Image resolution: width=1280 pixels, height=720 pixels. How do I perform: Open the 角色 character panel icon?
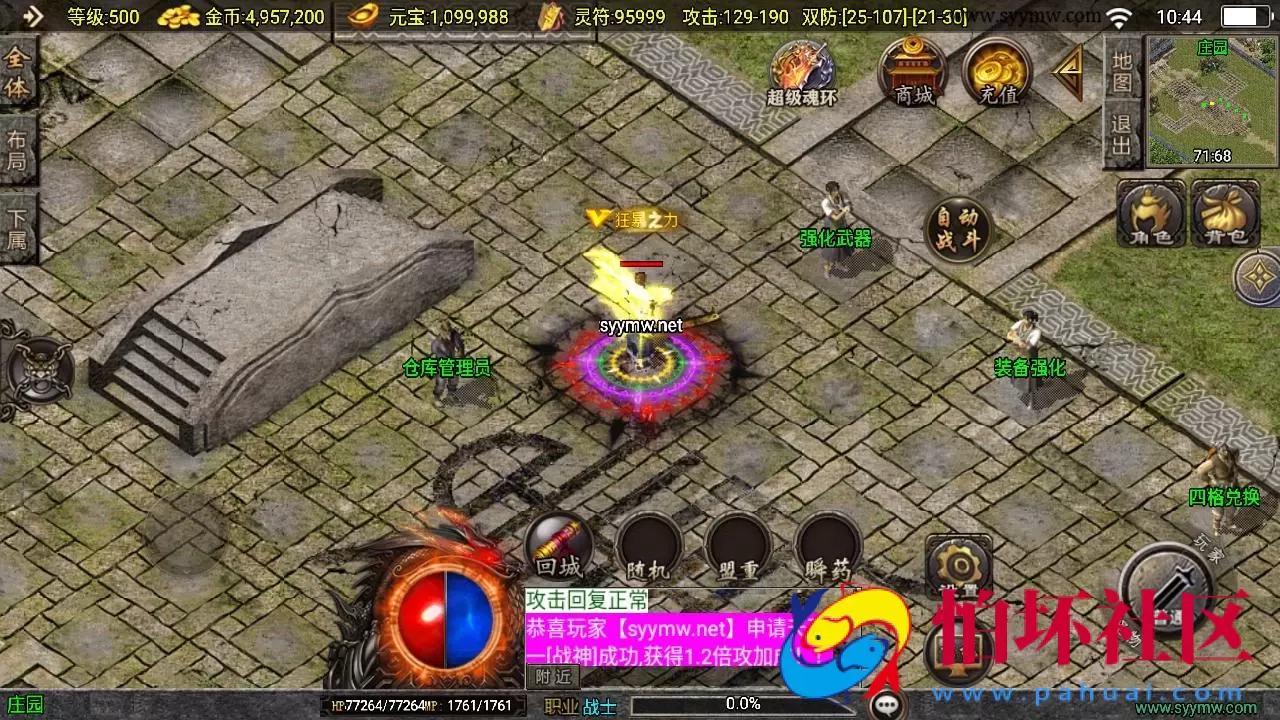click(1148, 215)
